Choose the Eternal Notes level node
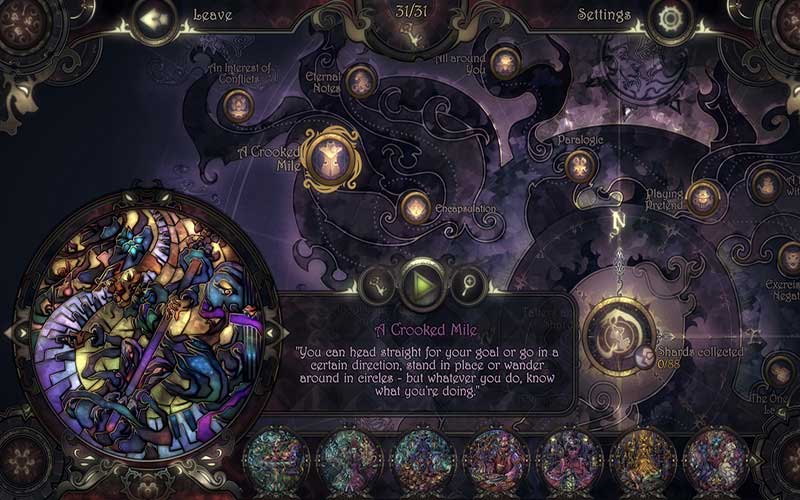 point(360,80)
